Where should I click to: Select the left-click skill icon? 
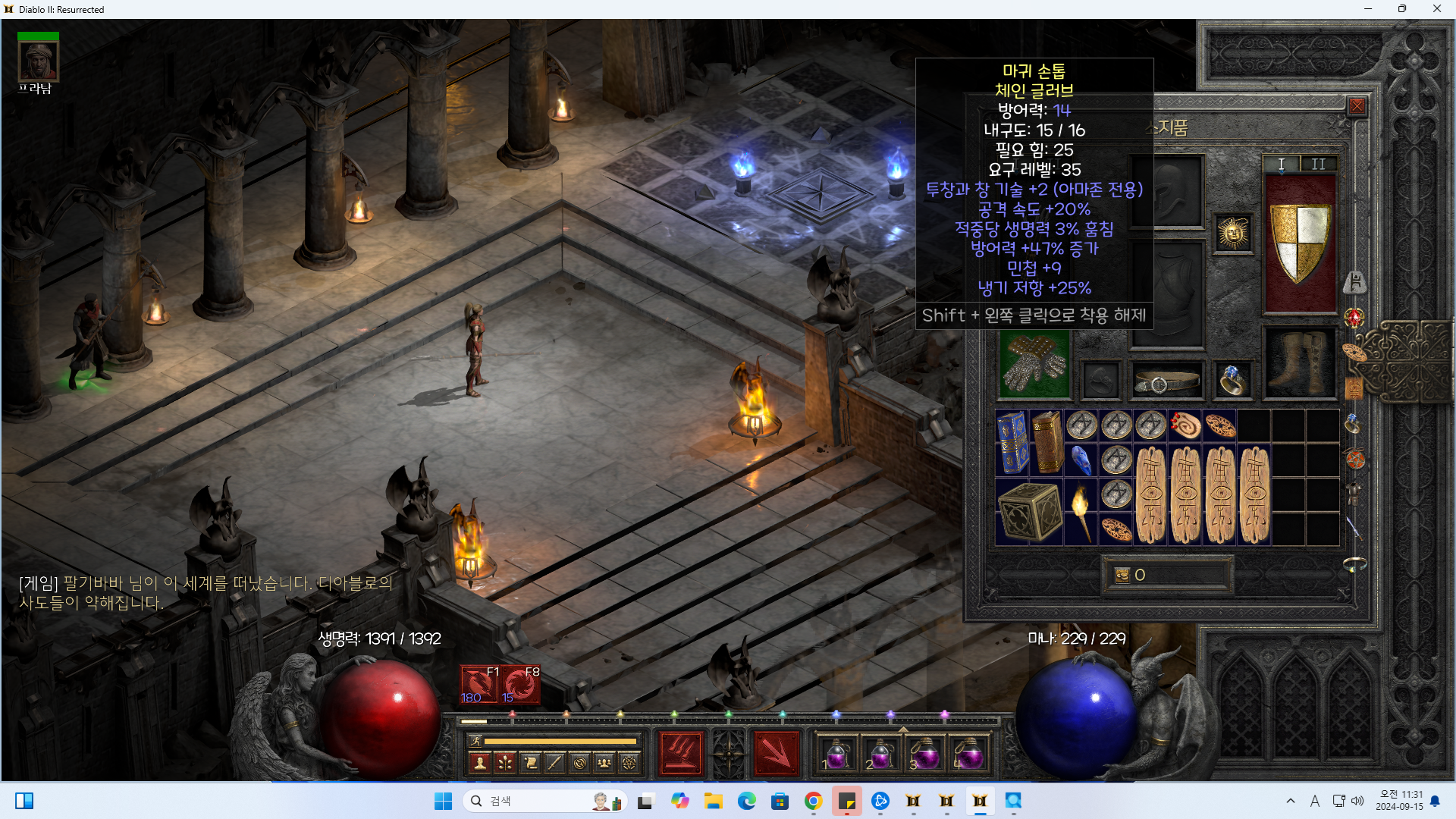(x=680, y=753)
